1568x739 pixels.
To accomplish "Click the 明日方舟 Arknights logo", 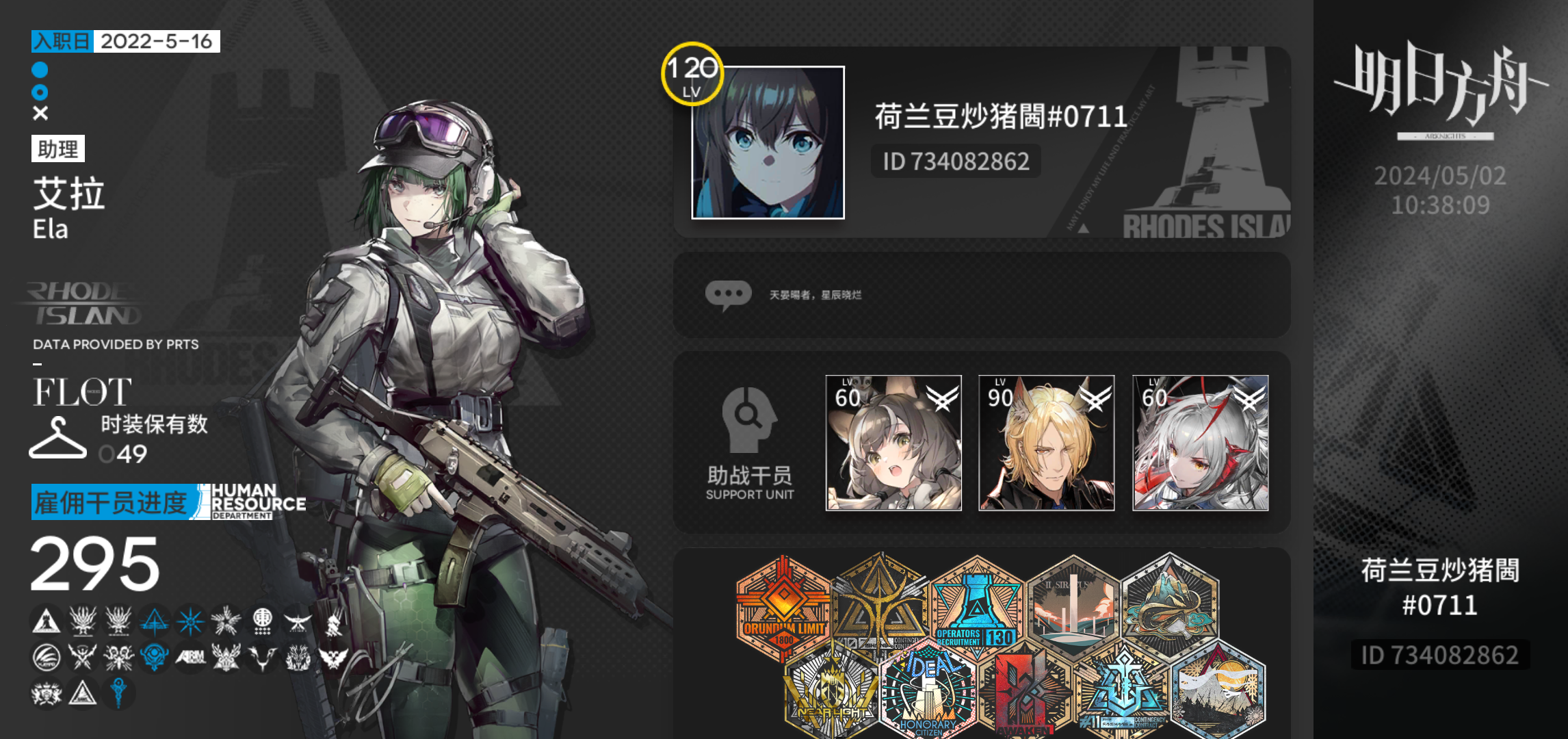I will (1446, 96).
